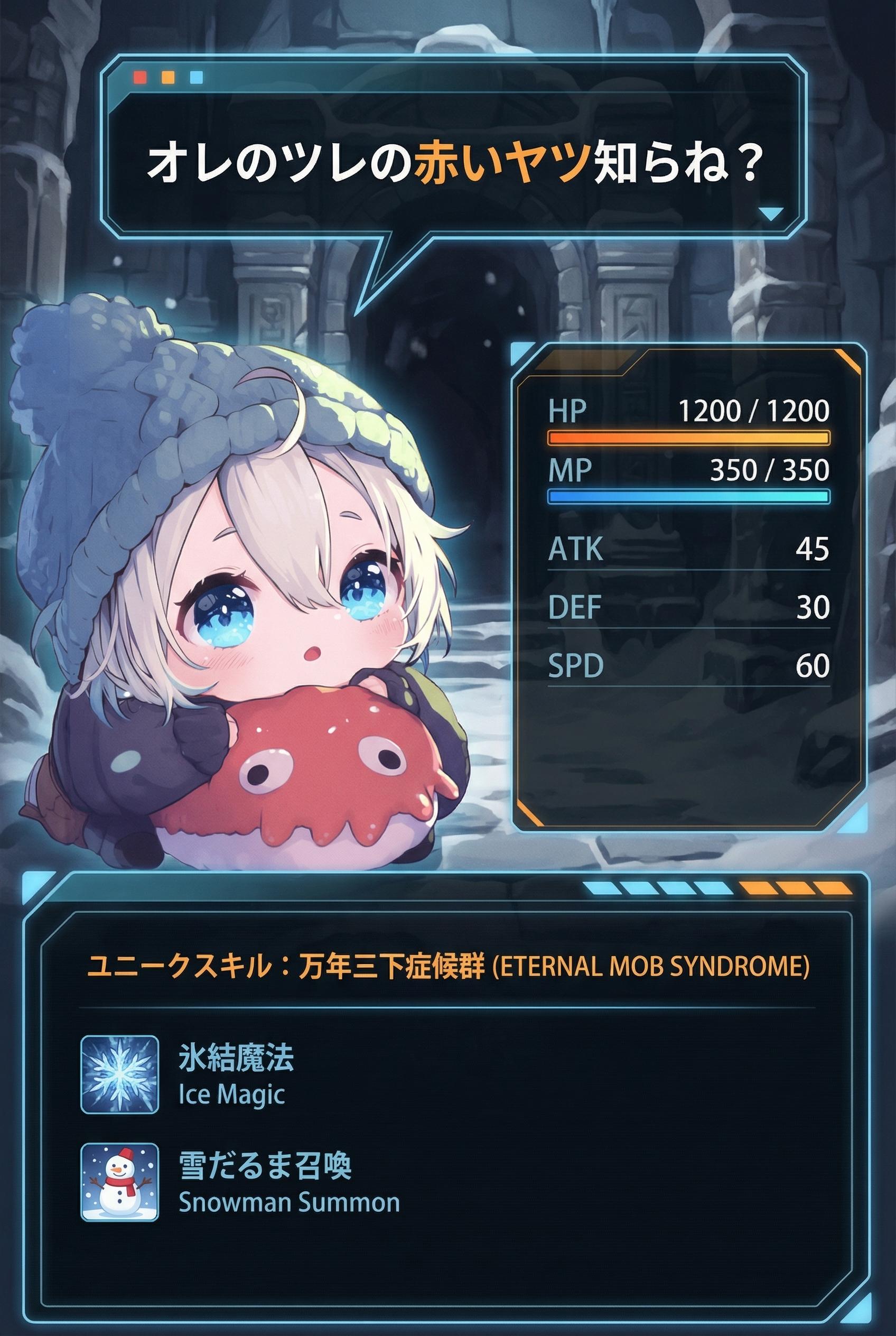Advance dialogue with the blue arrow indicator
Screen dimensions: 896x1336
click(x=770, y=214)
